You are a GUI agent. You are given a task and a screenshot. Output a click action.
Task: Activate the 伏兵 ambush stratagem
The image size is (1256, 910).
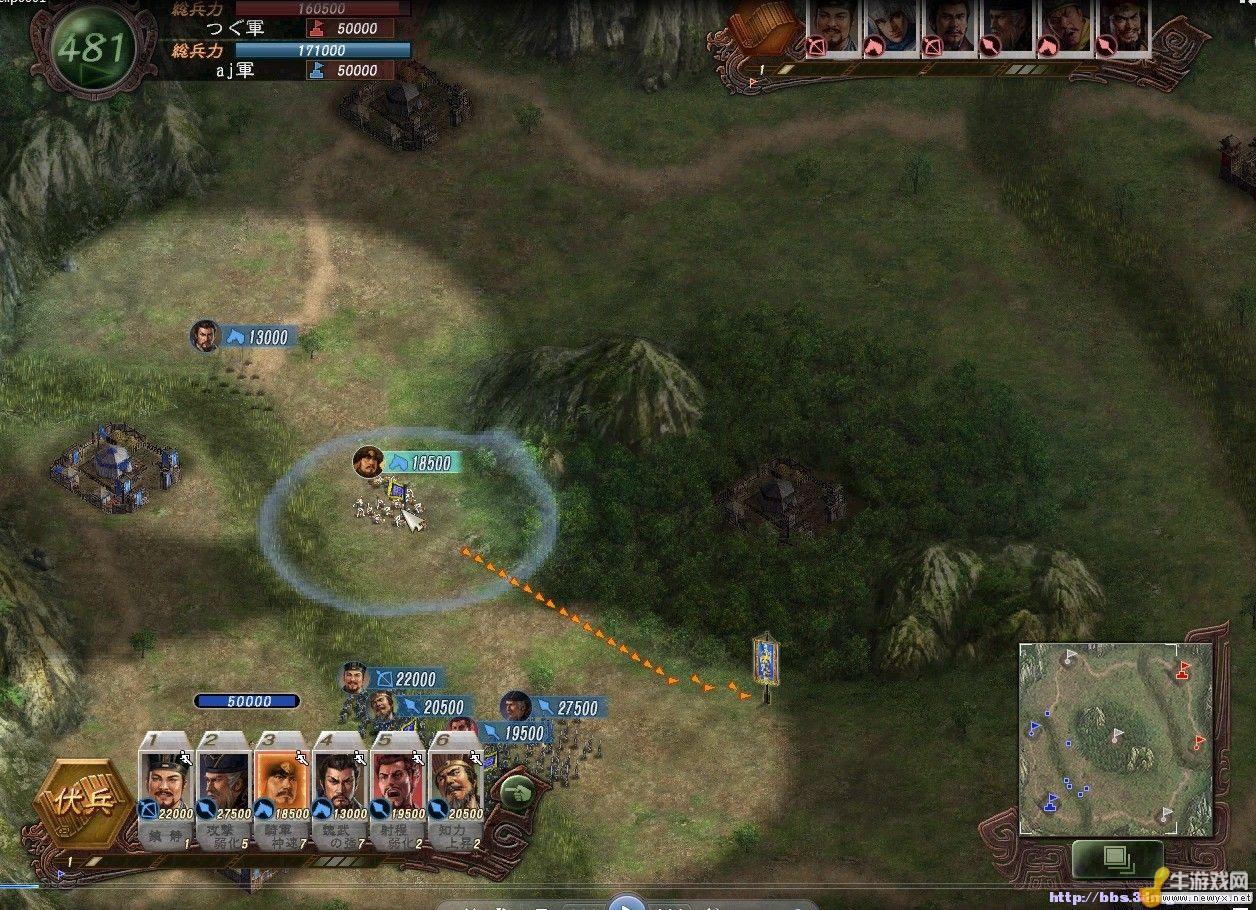(82, 805)
